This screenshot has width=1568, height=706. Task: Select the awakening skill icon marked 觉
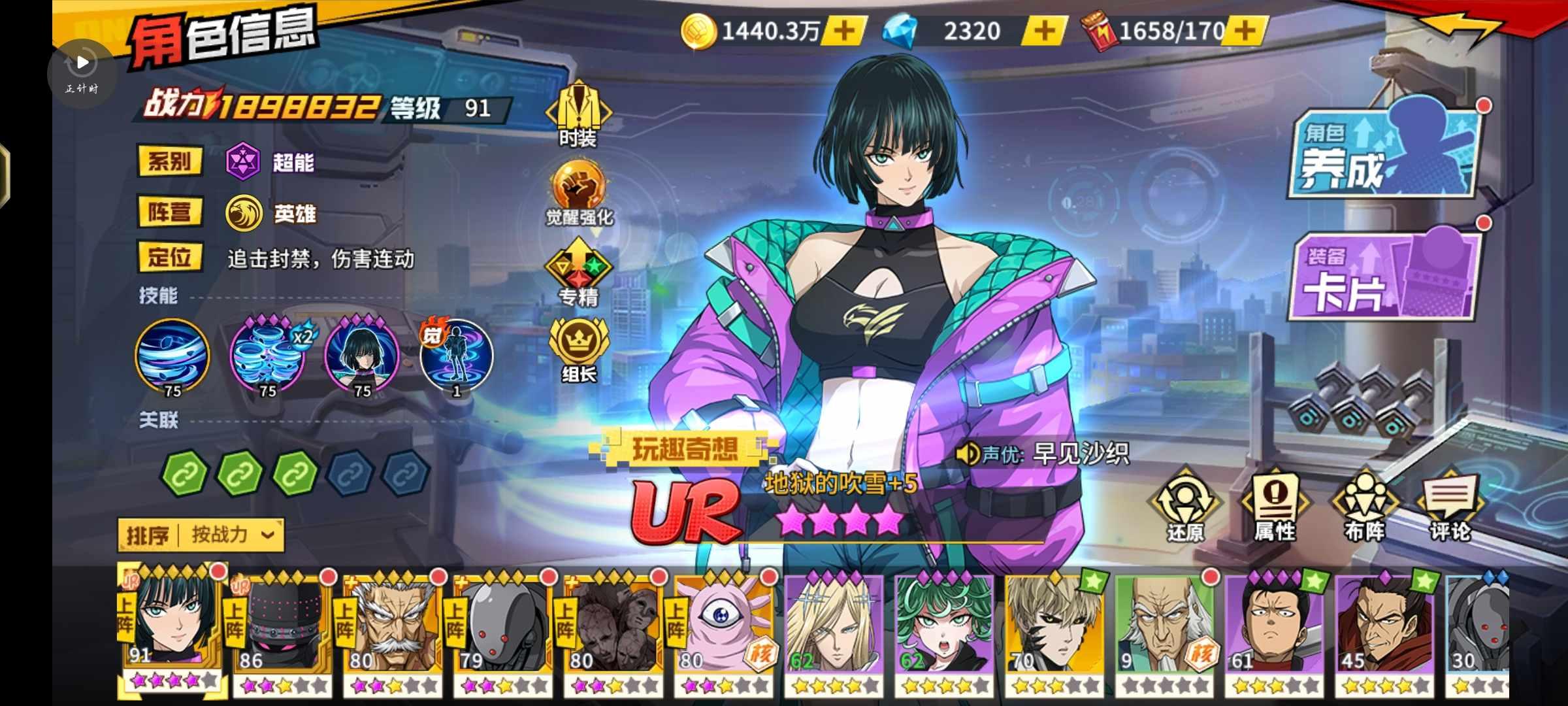click(x=457, y=356)
